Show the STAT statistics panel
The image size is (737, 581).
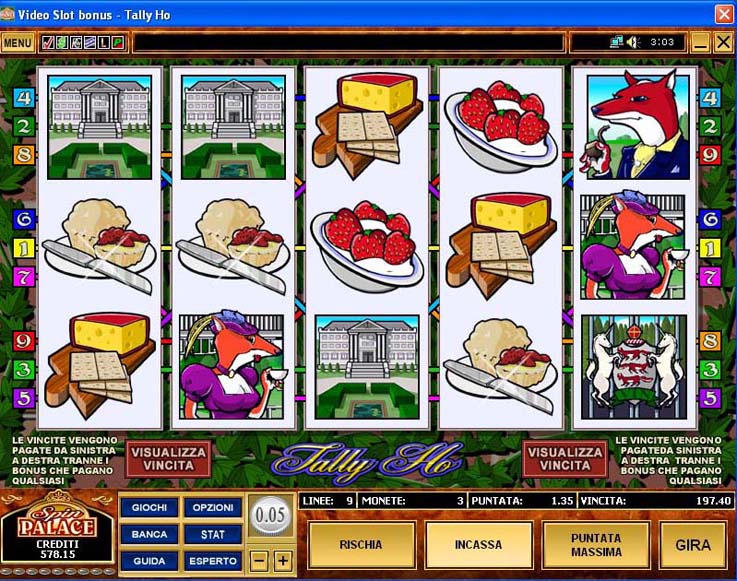tap(213, 535)
